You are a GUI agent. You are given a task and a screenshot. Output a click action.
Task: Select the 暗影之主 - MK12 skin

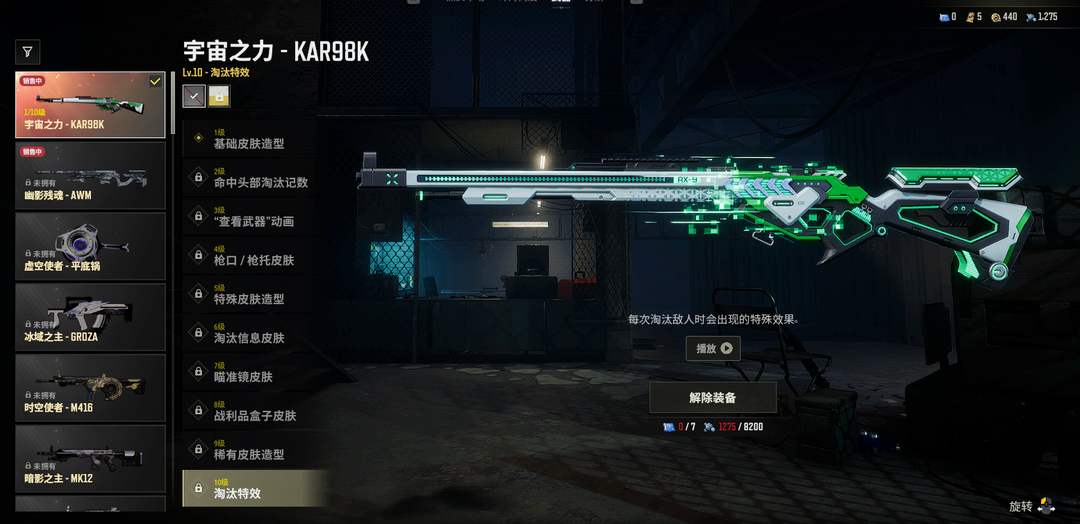(90, 458)
